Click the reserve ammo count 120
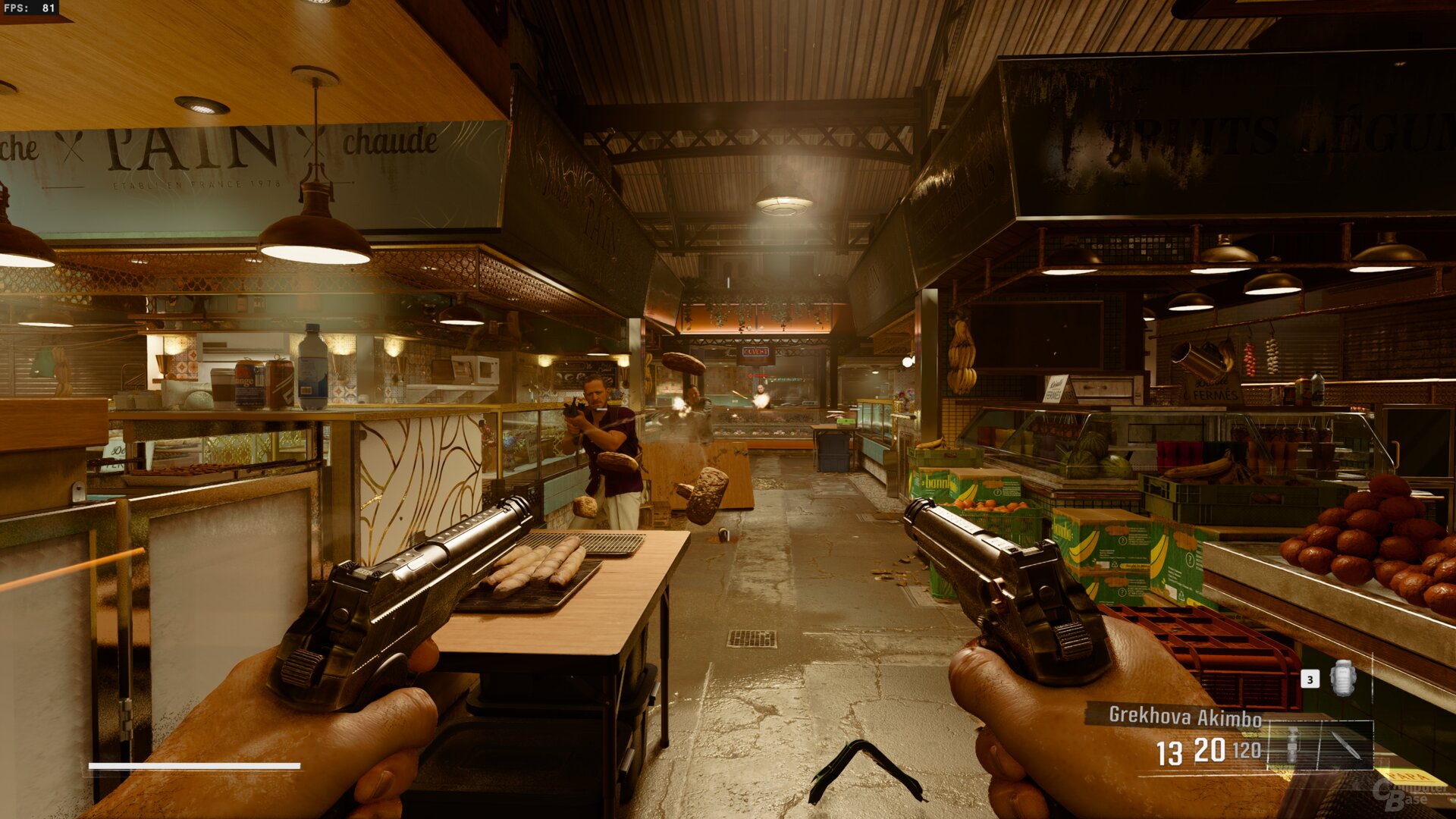 coord(1247,751)
